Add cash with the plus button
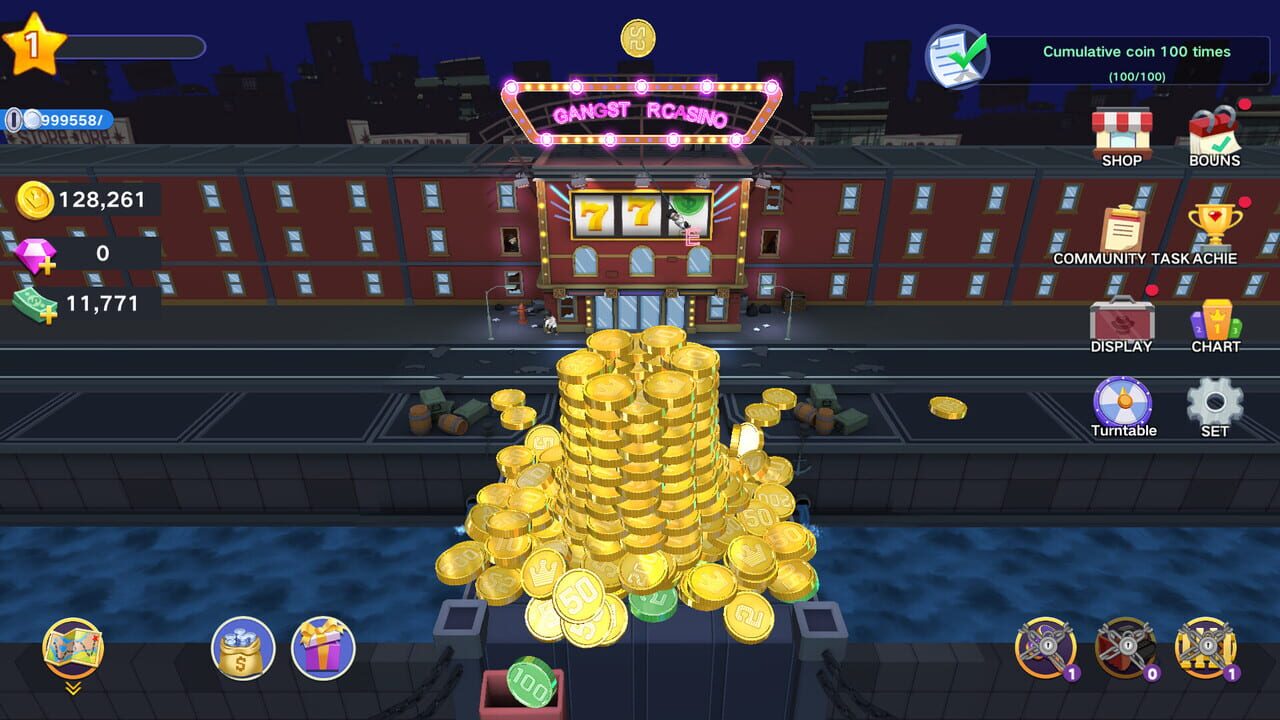The height and width of the screenshot is (720, 1280). (49, 314)
